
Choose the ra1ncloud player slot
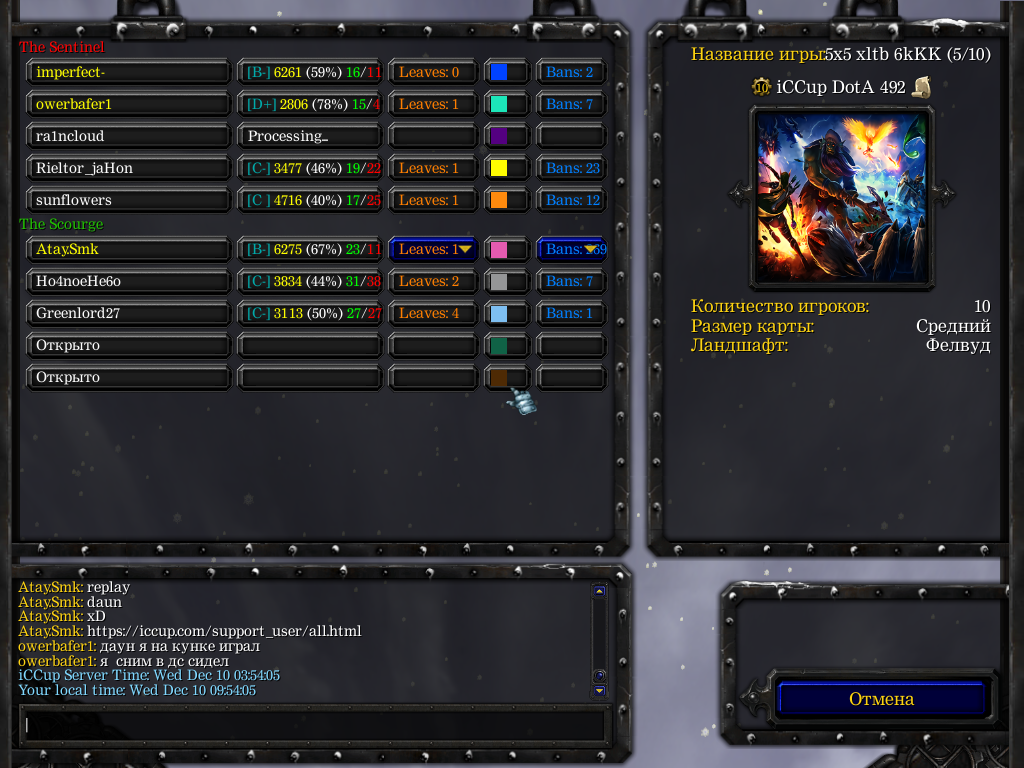point(129,136)
